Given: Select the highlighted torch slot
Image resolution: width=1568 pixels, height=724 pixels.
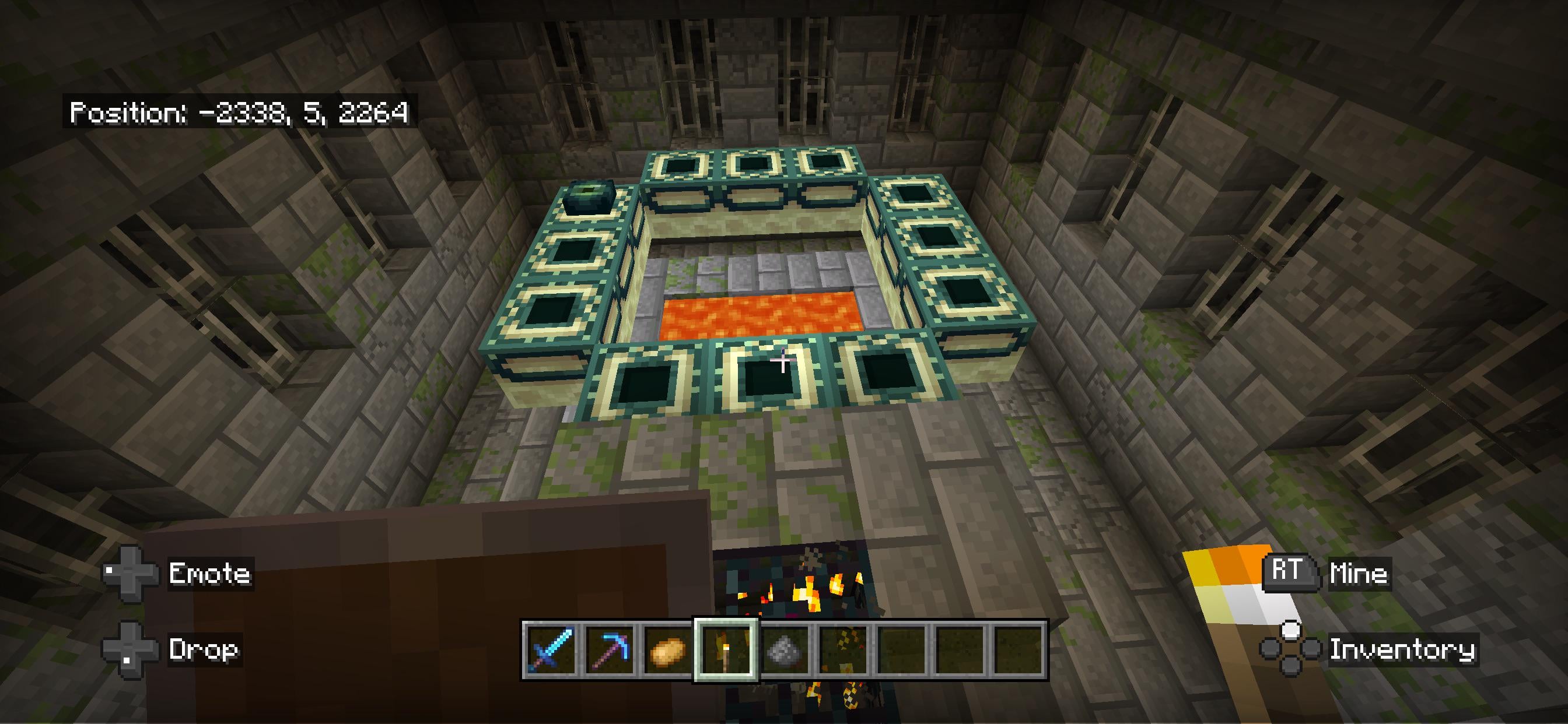Looking at the screenshot, I should pyautogui.click(x=726, y=650).
